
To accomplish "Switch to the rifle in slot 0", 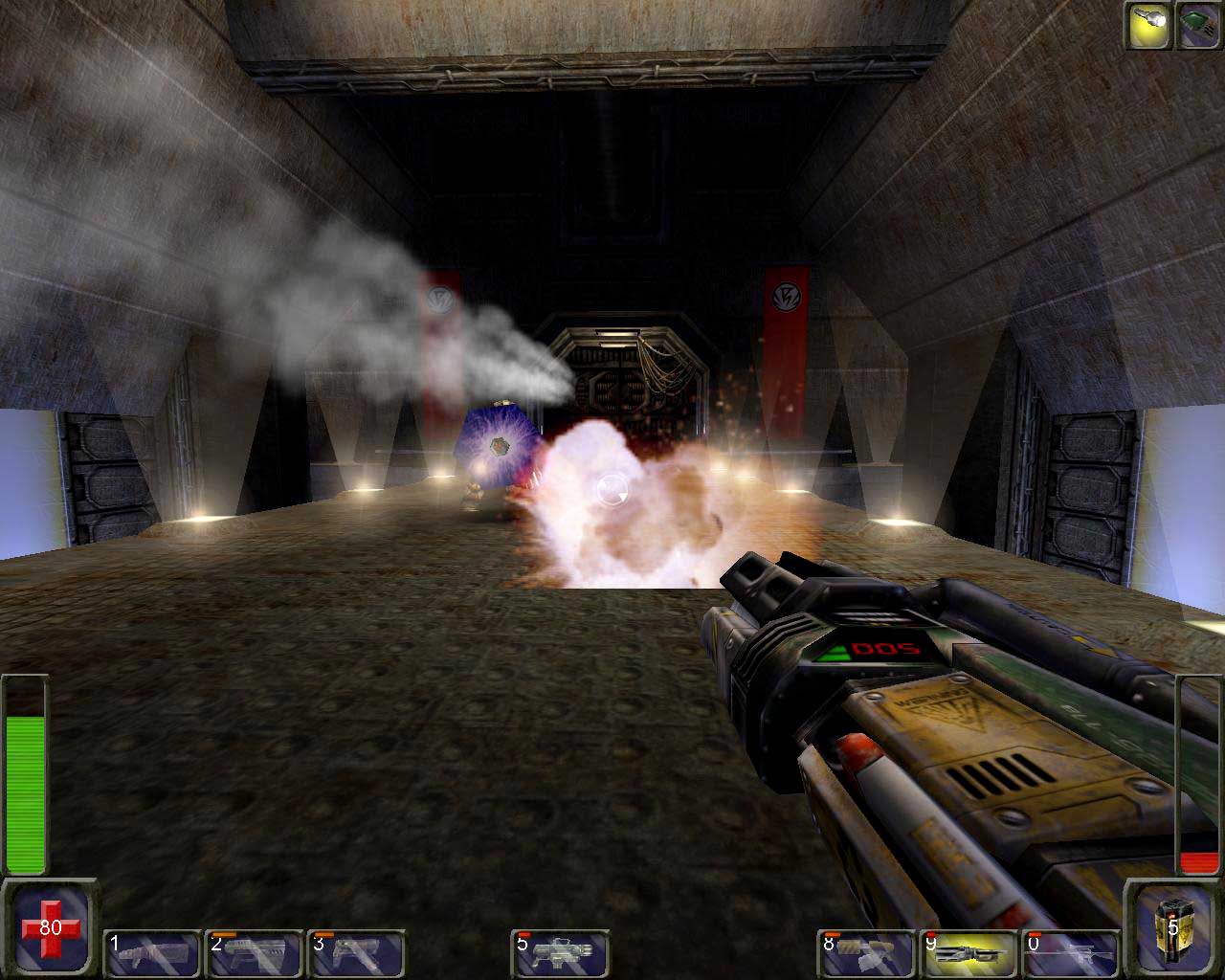I will tap(1071, 953).
